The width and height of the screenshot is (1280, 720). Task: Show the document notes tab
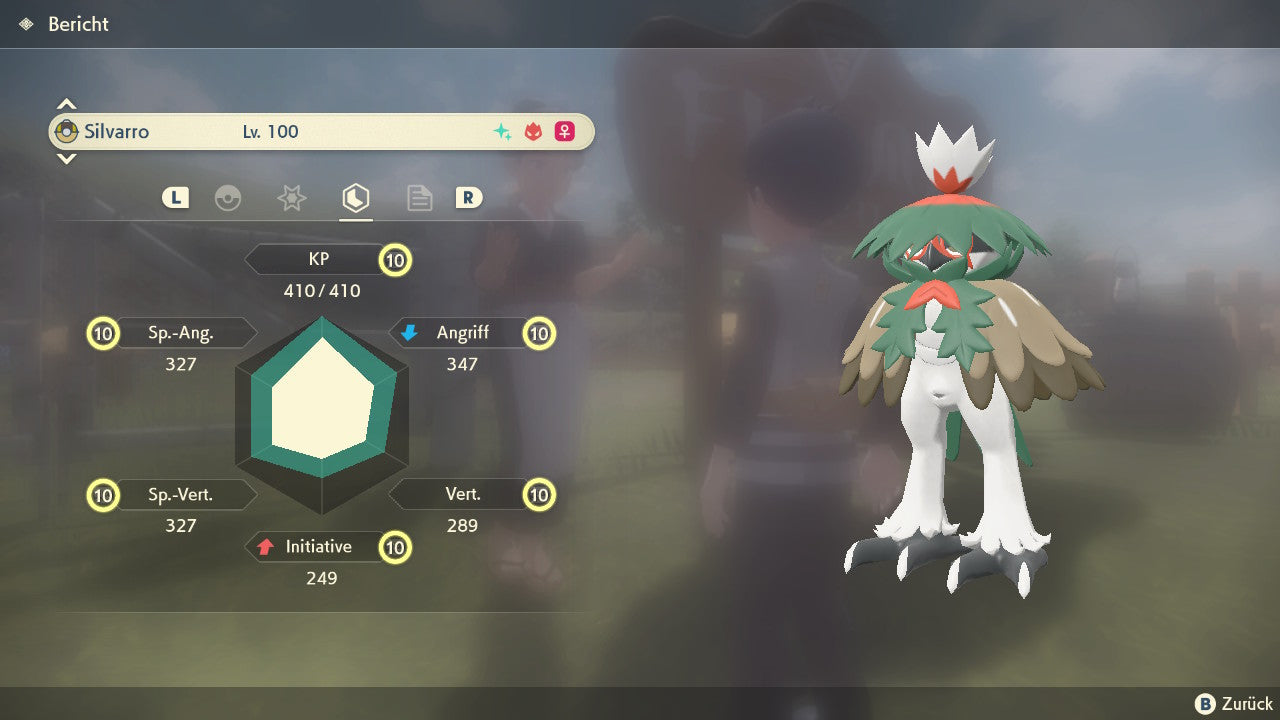[419, 198]
